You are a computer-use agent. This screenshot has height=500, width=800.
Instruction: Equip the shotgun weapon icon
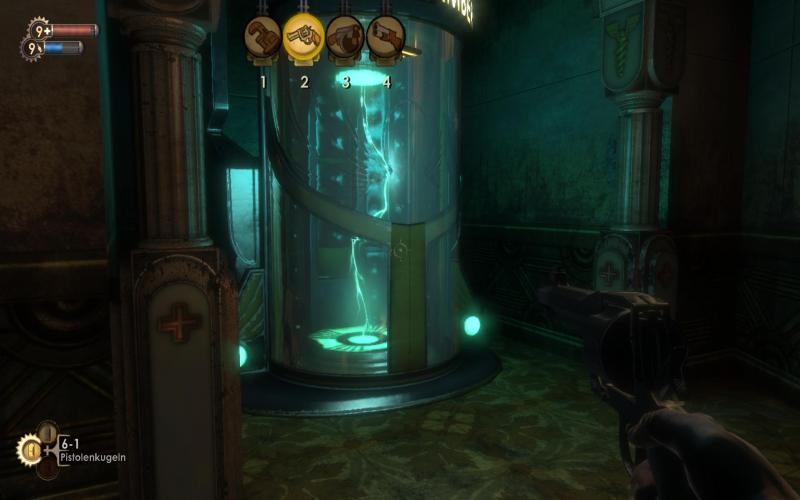[386, 35]
